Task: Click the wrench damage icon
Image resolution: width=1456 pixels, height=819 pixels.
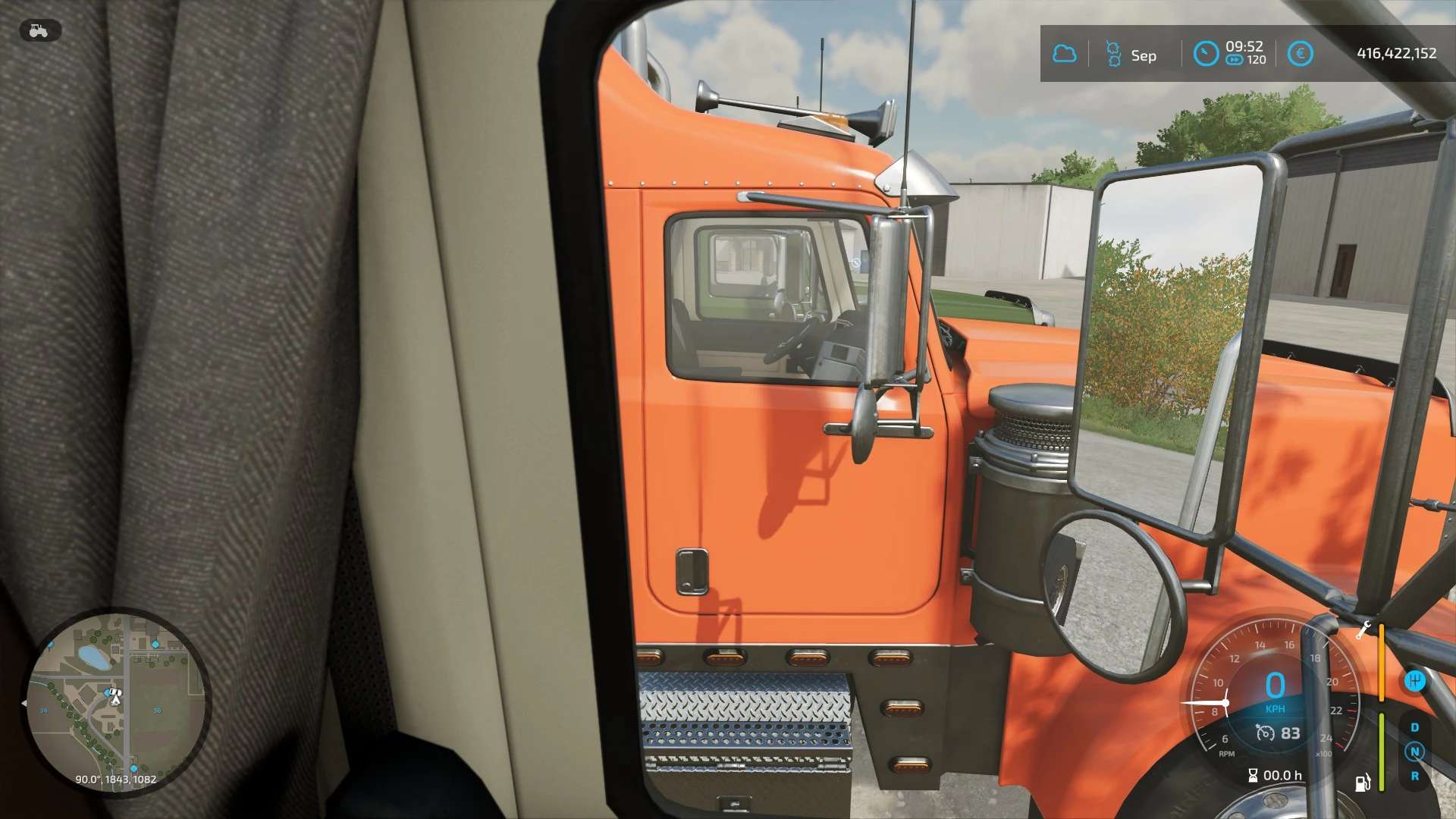Action: [x=1363, y=629]
